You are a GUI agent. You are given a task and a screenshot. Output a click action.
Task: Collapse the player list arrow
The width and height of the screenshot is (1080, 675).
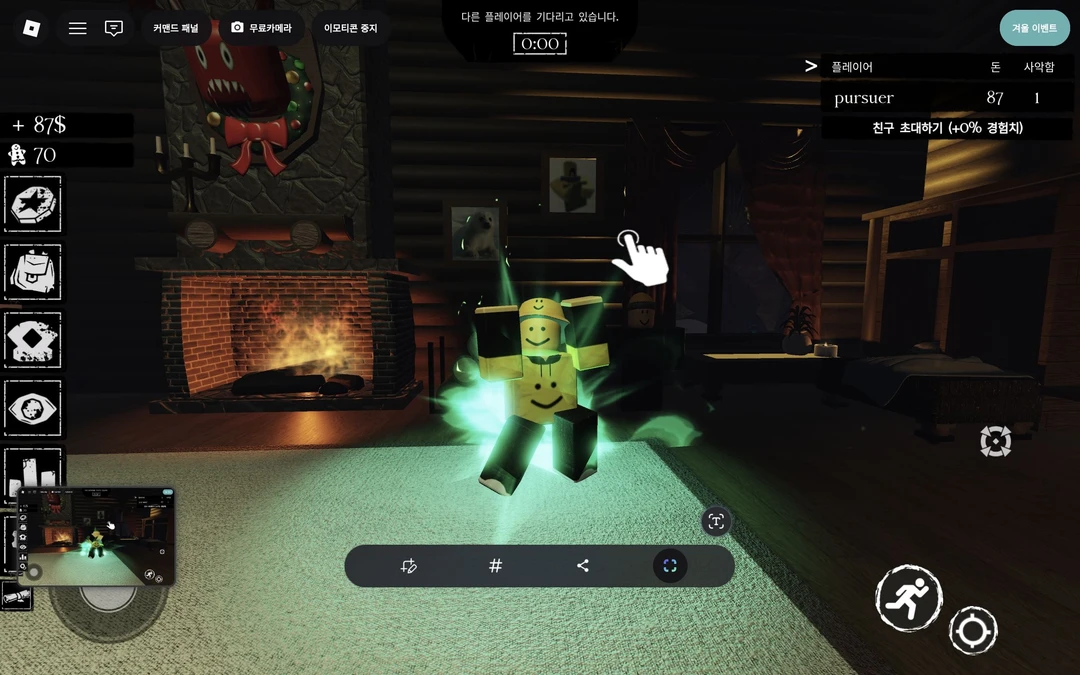pyautogui.click(x=811, y=66)
